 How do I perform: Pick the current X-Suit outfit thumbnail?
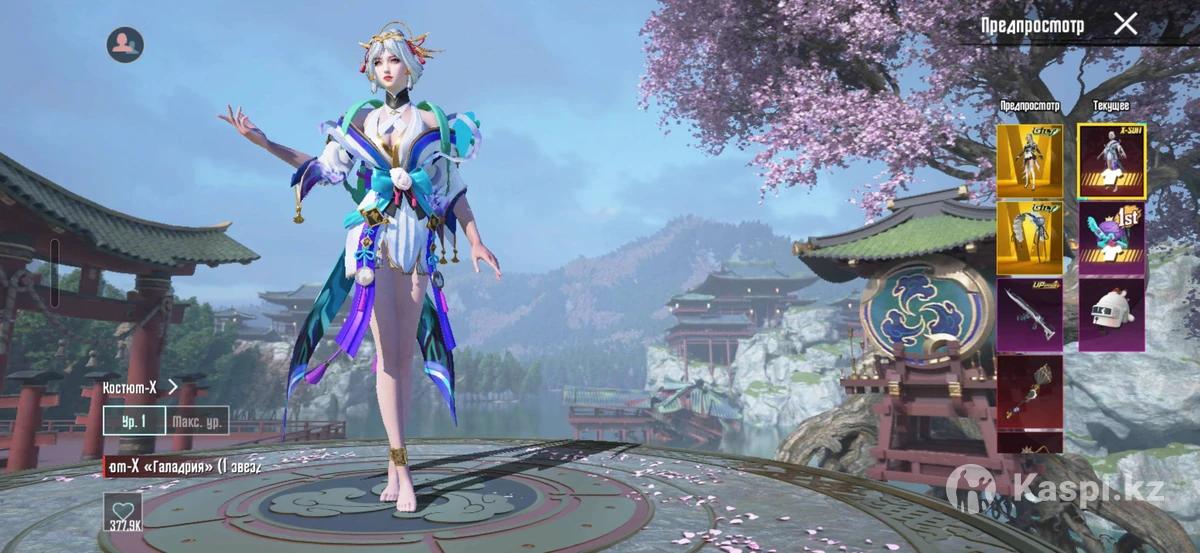click(1111, 161)
